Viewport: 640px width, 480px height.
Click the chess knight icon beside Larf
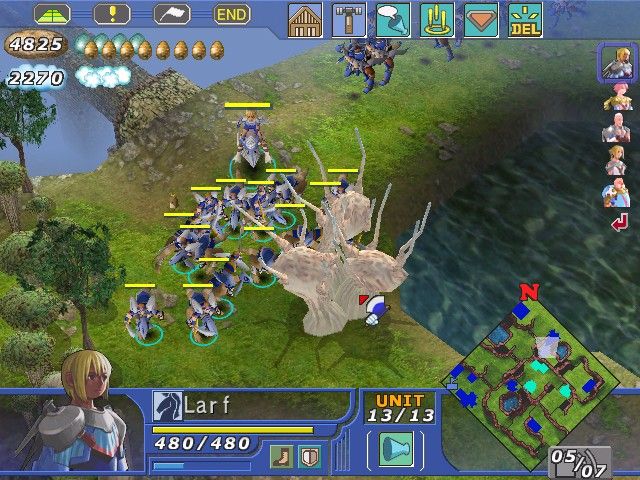point(165,405)
